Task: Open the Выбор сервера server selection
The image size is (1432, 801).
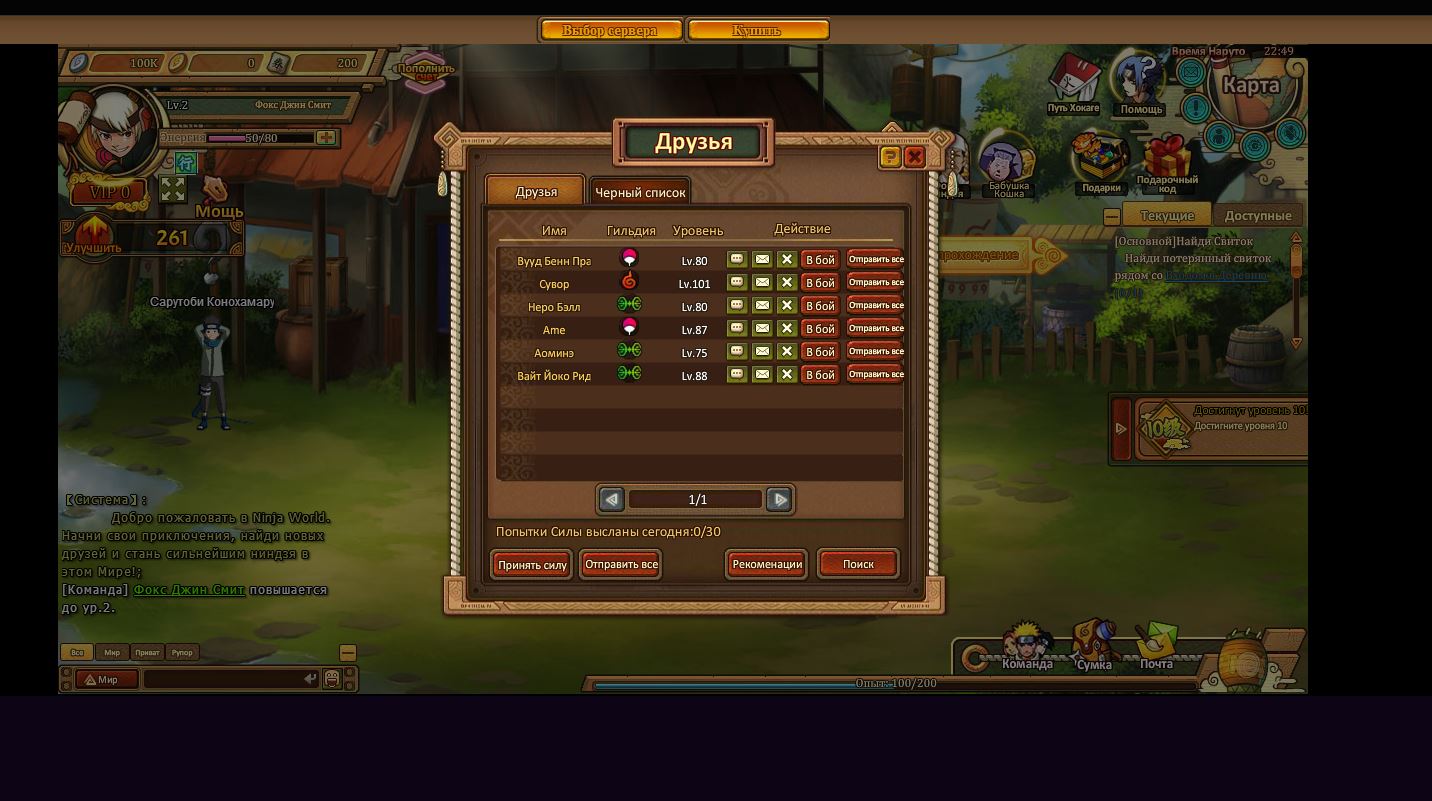Action: click(610, 30)
